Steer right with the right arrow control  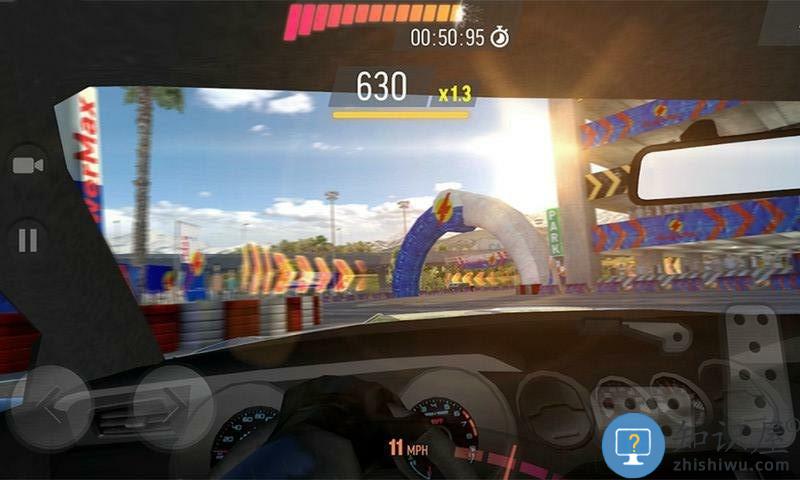174,407
